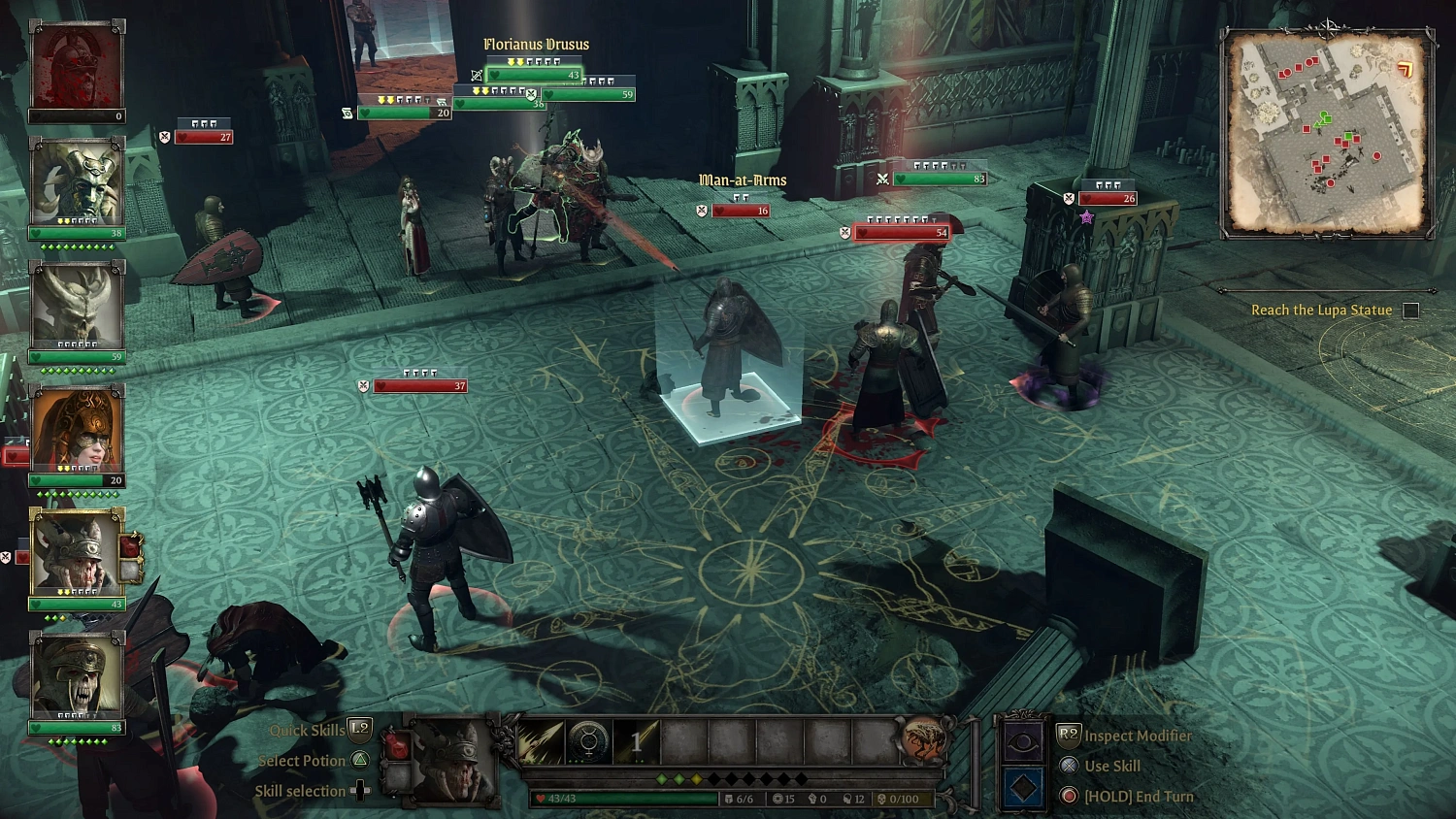1456x819 pixels.
Task: Toggle the eye overwatch panel icon
Action: (1022, 739)
